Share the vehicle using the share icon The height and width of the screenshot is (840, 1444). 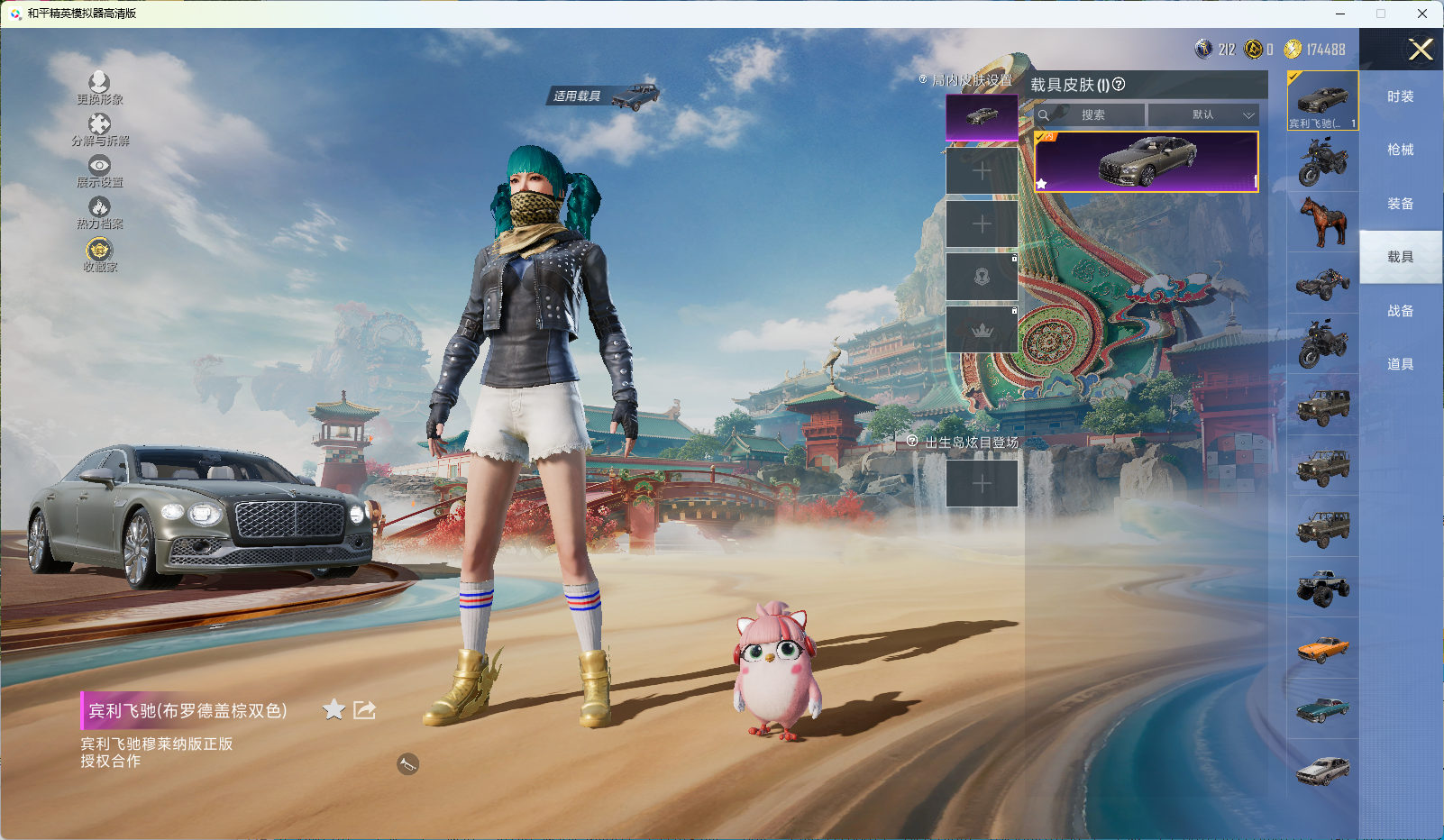click(364, 710)
